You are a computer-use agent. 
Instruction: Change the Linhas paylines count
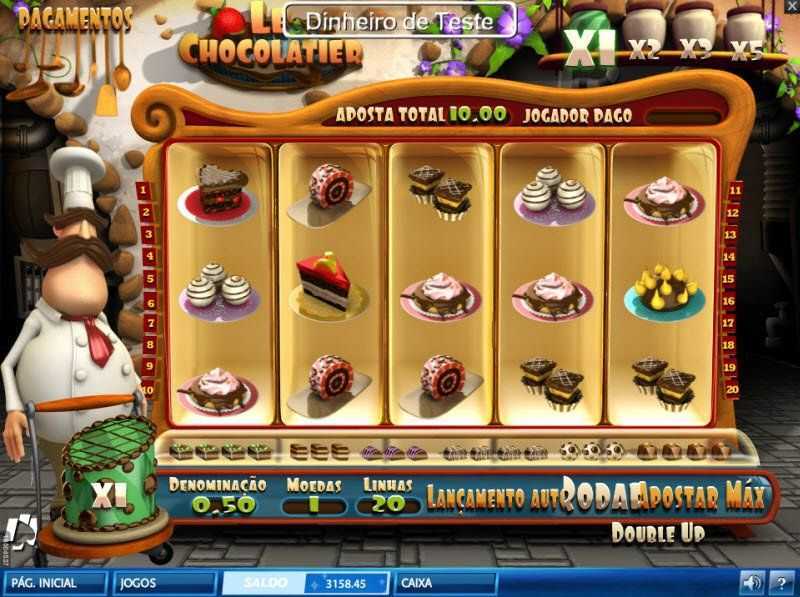click(x=387, y=505)
